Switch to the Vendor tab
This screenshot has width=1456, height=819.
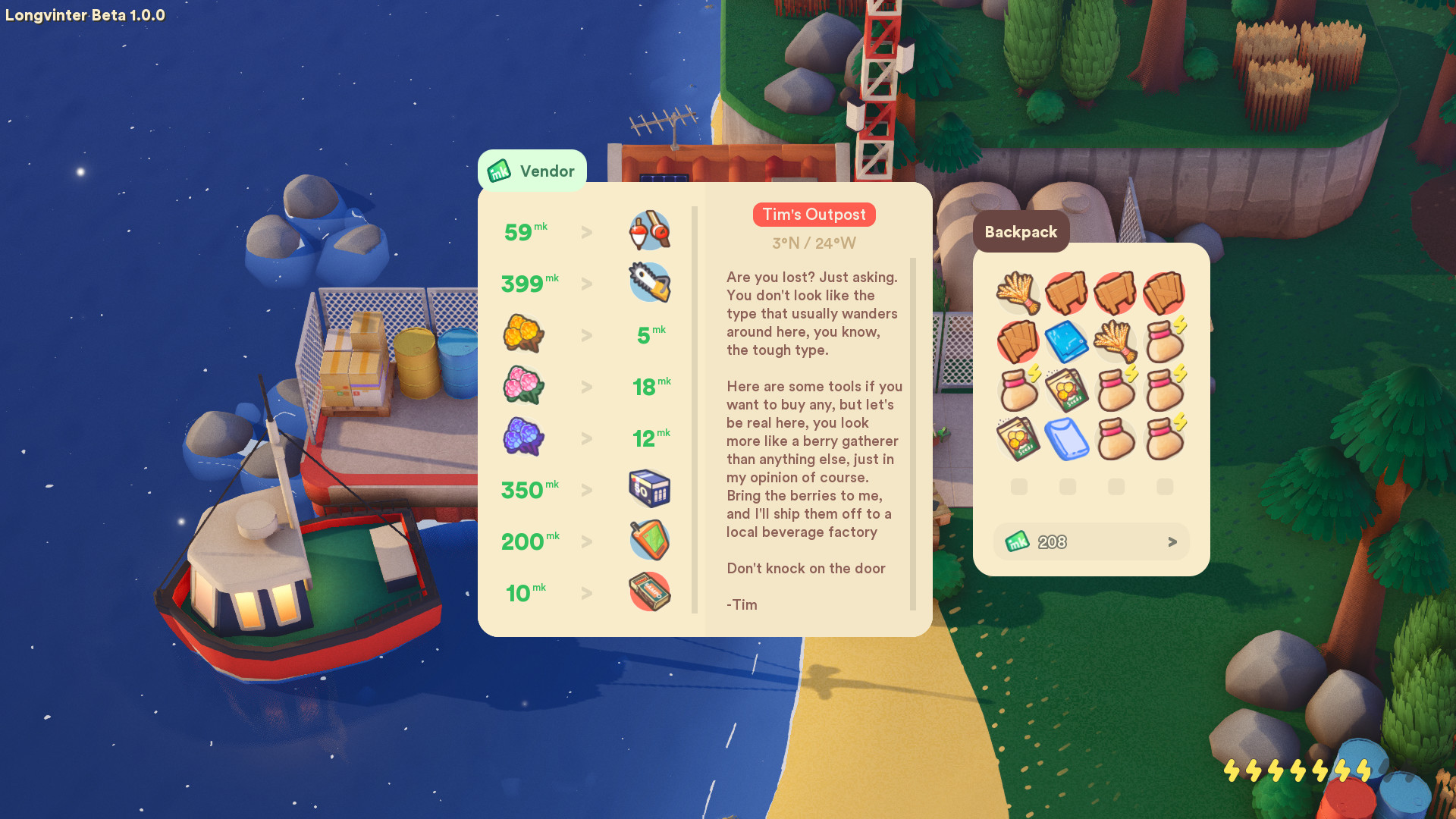[532, 171]
